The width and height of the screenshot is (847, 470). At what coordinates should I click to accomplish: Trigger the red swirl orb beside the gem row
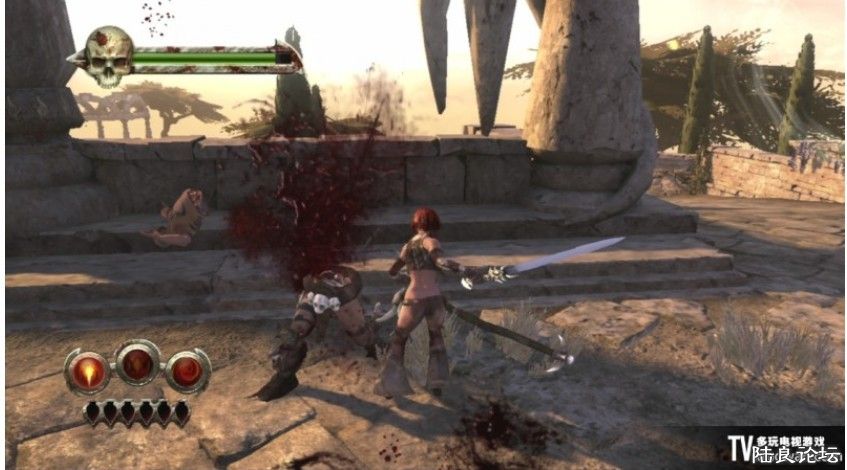pyautogui.click(x=187, y=371)
